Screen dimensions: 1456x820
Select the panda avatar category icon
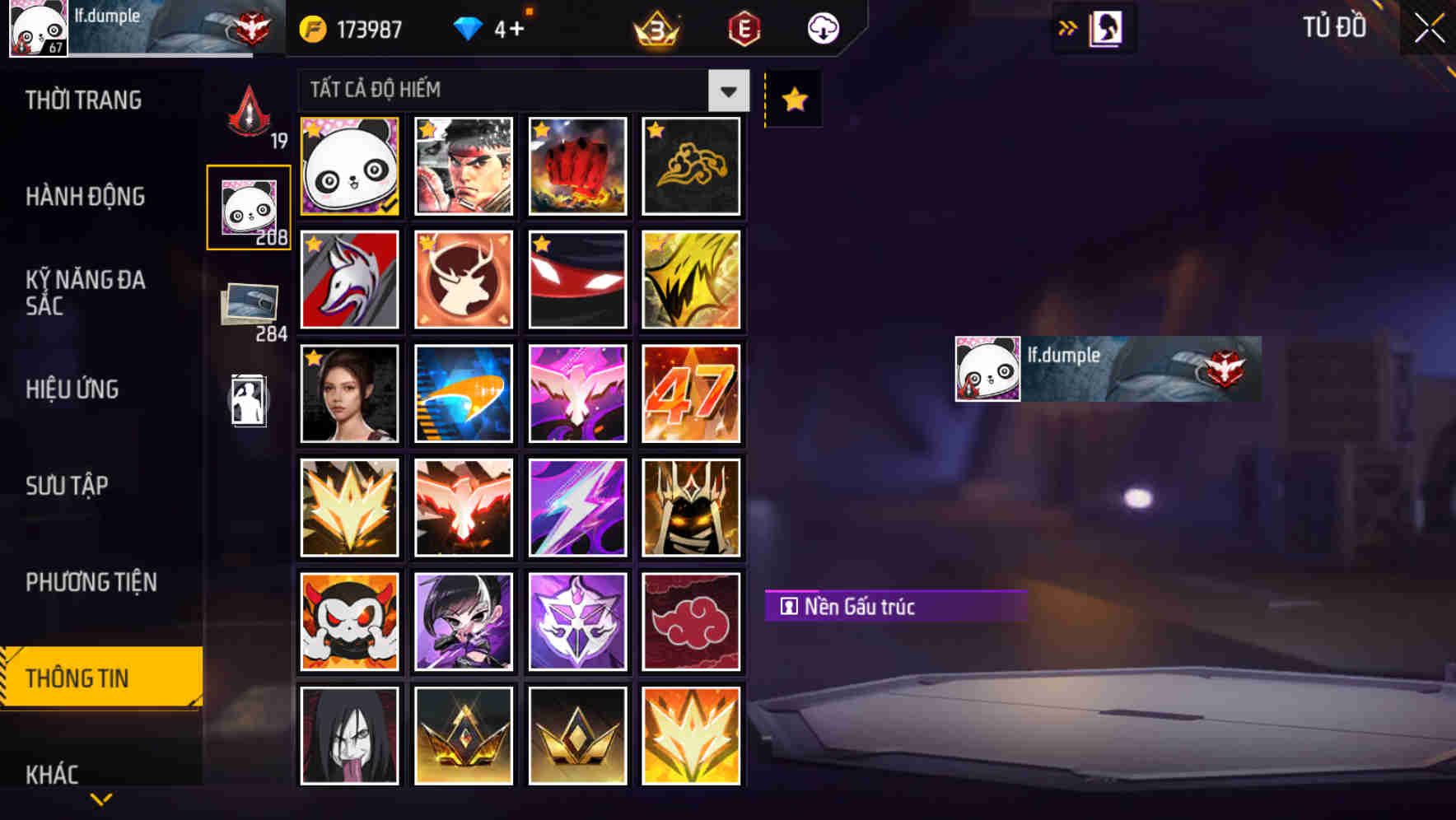248,206
